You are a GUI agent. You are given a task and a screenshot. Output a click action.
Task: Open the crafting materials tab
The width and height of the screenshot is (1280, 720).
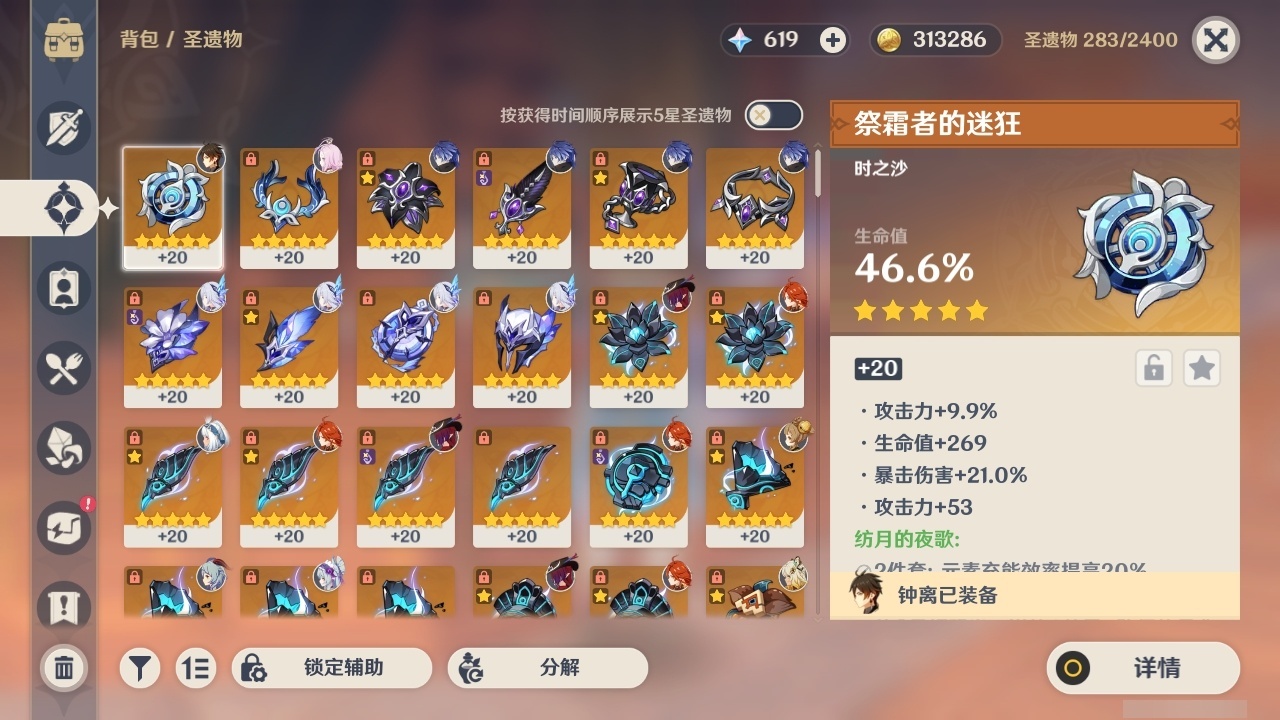pos(63,447)
